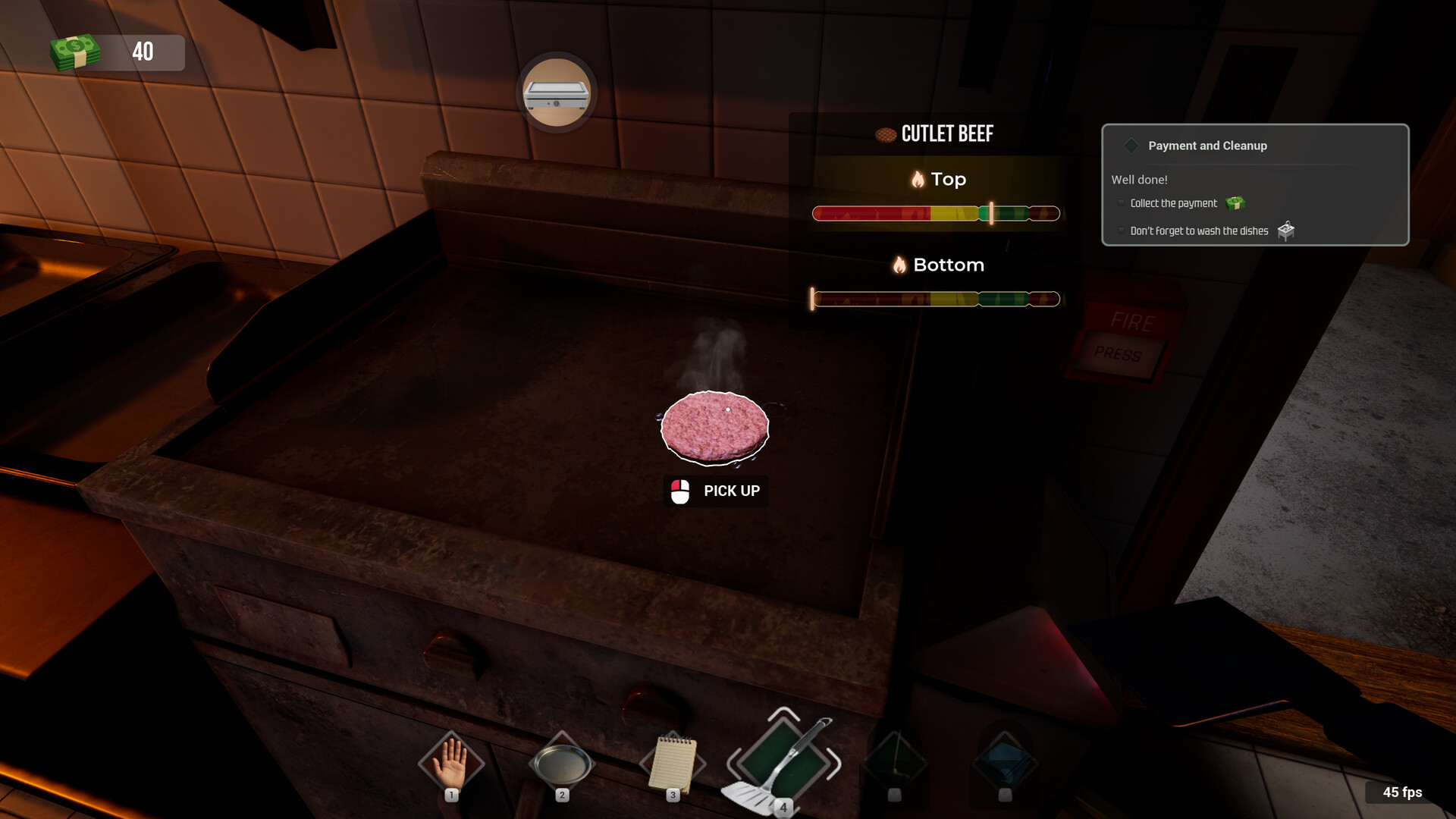Viewport: 1456px width, 819px height.
Task: Check the Collect the payment checkbox
Action: pyautogui.click(x=1122, y=202)
